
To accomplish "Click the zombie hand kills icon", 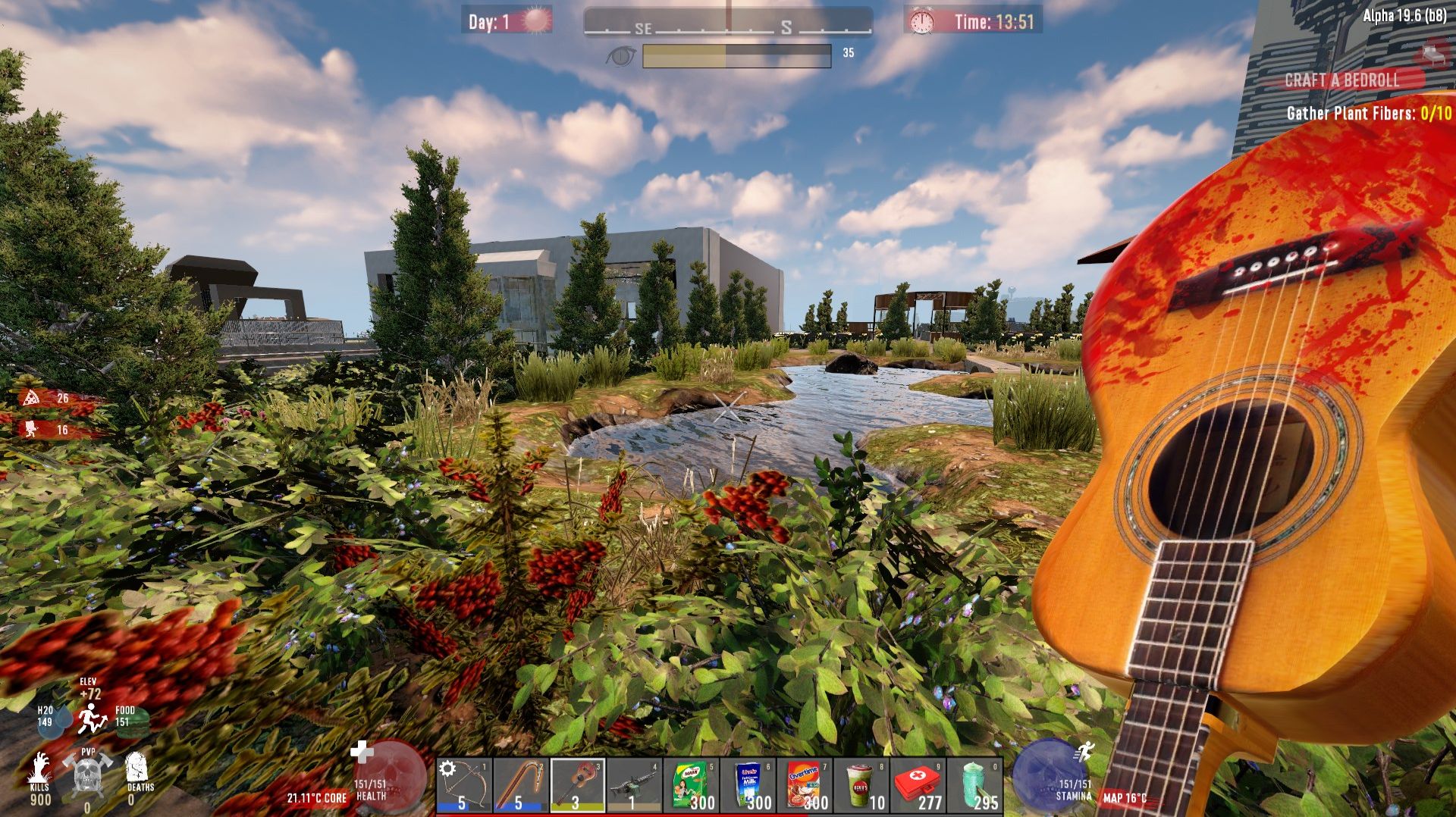I will pos(39,768).
